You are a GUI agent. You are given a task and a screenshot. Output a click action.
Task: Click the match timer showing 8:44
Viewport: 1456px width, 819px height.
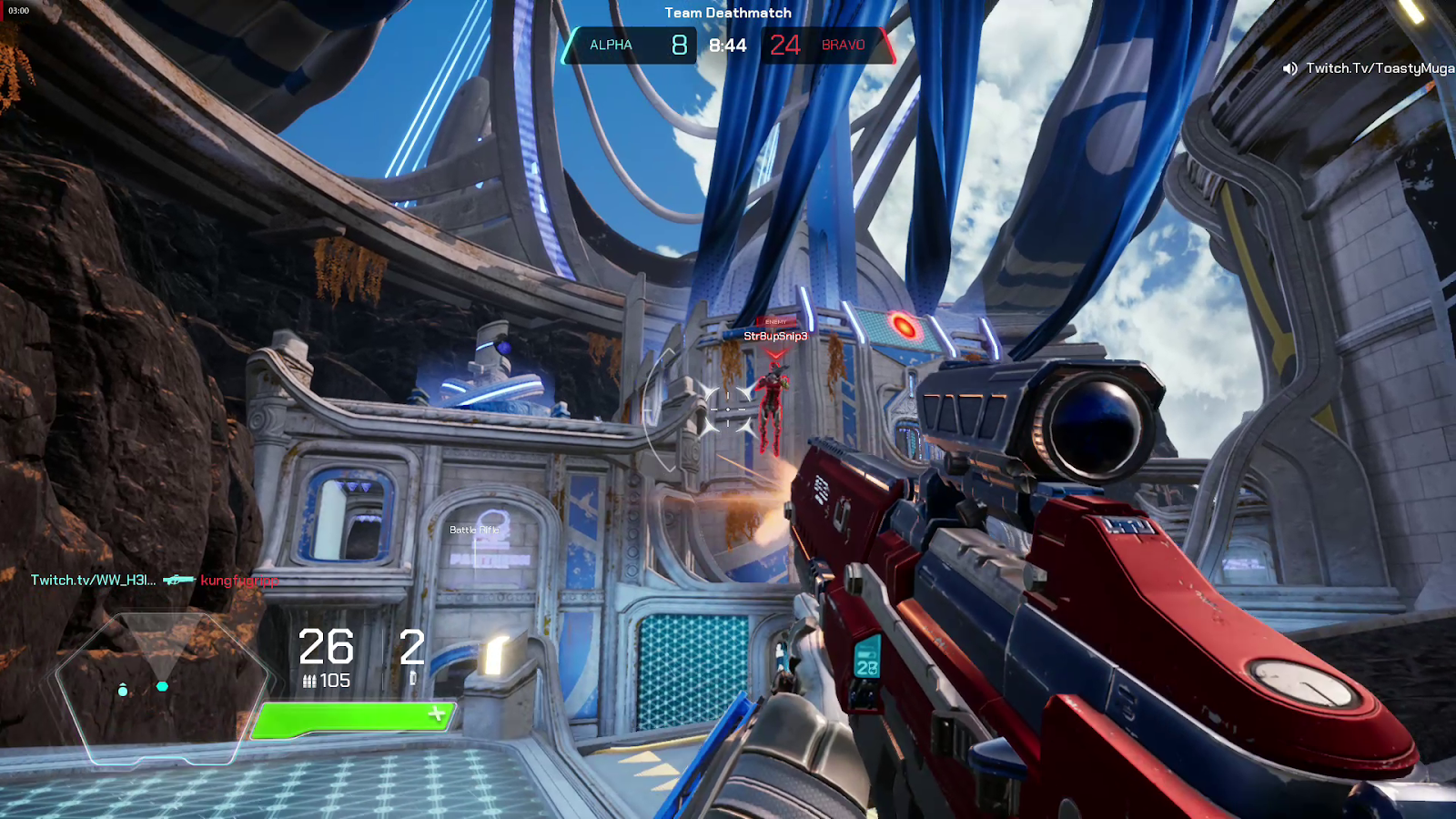tap(728, 45)
